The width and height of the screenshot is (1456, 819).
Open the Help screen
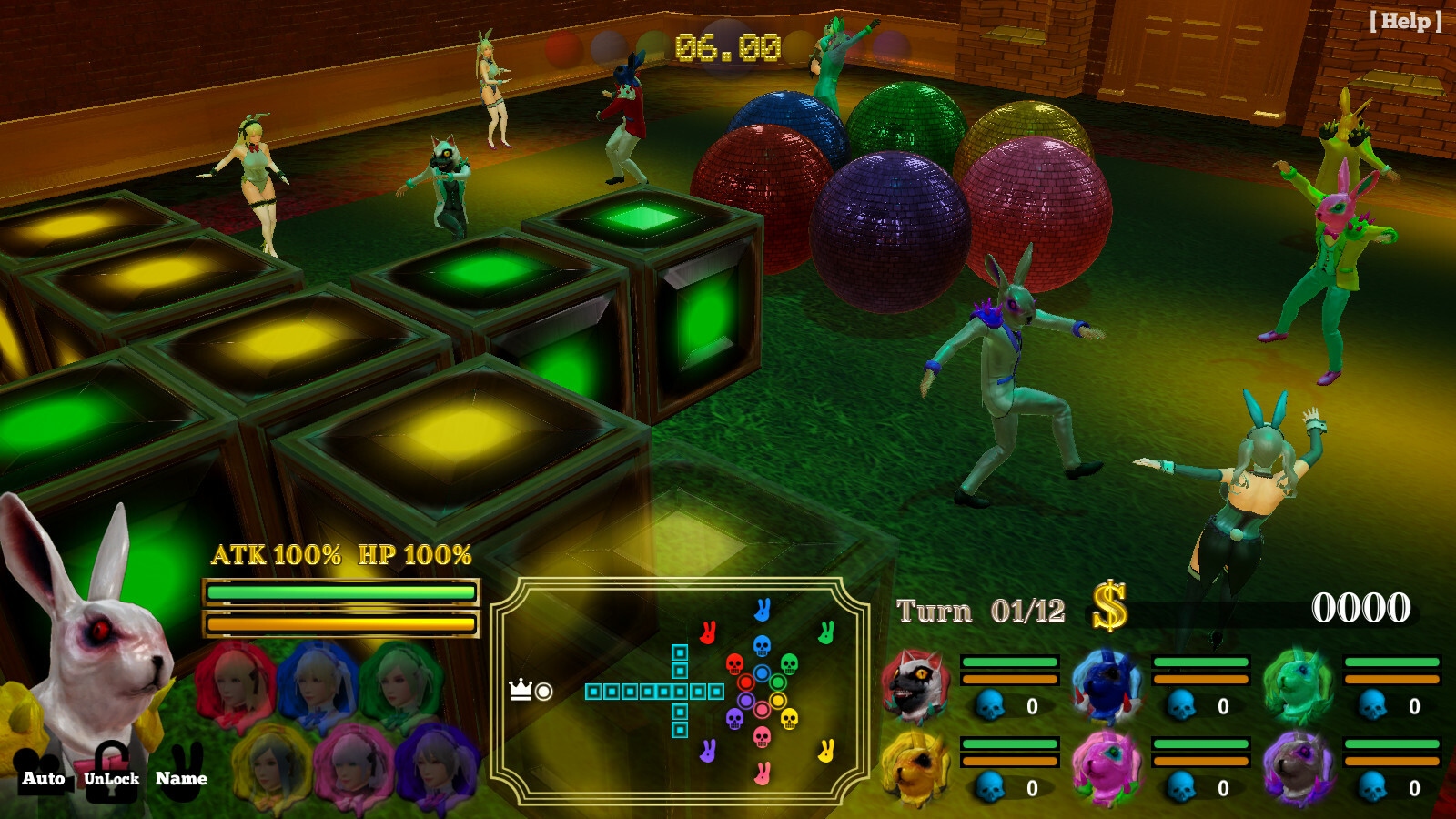[1405, 22]
